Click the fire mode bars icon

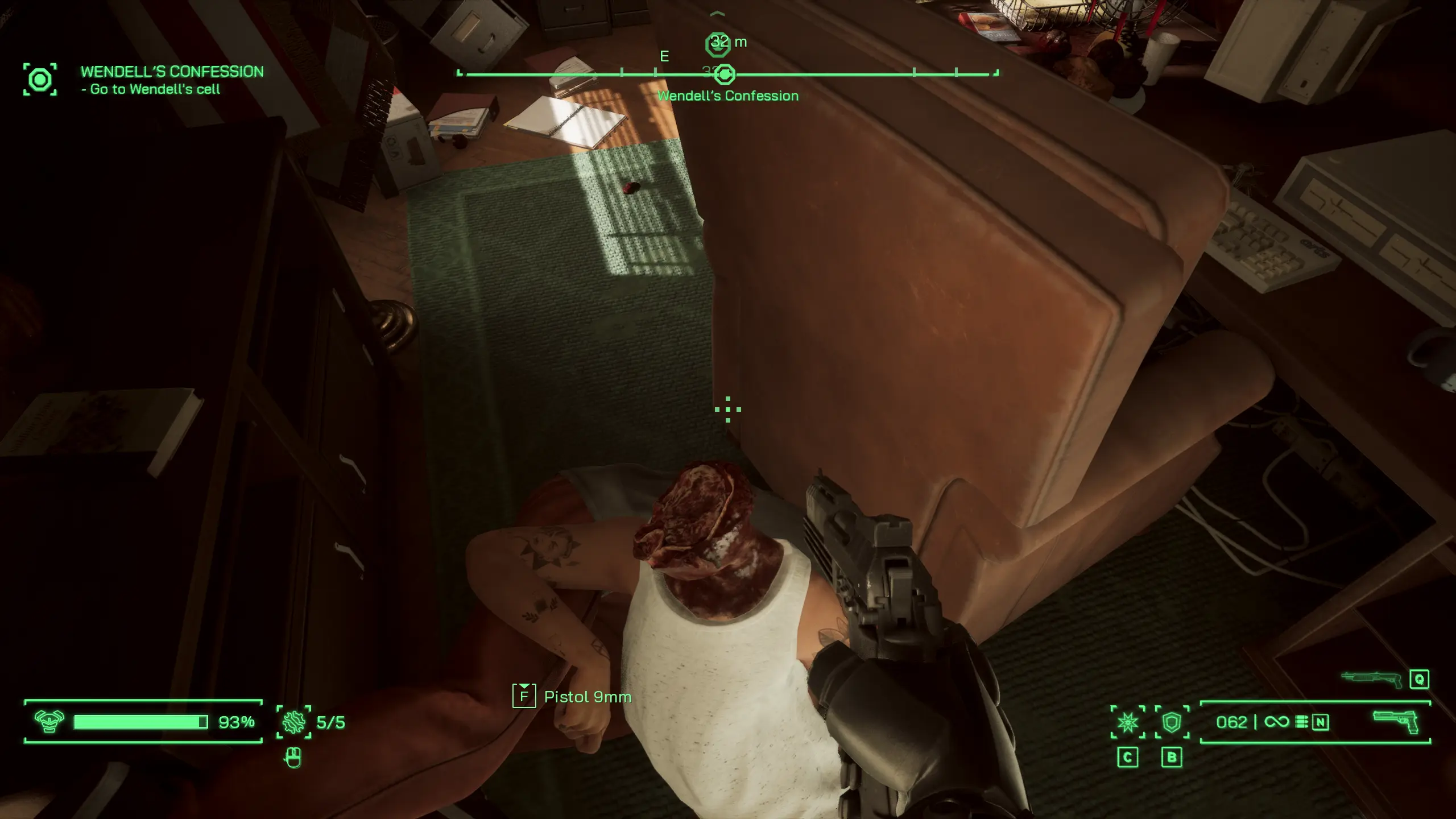(1301, 722)
